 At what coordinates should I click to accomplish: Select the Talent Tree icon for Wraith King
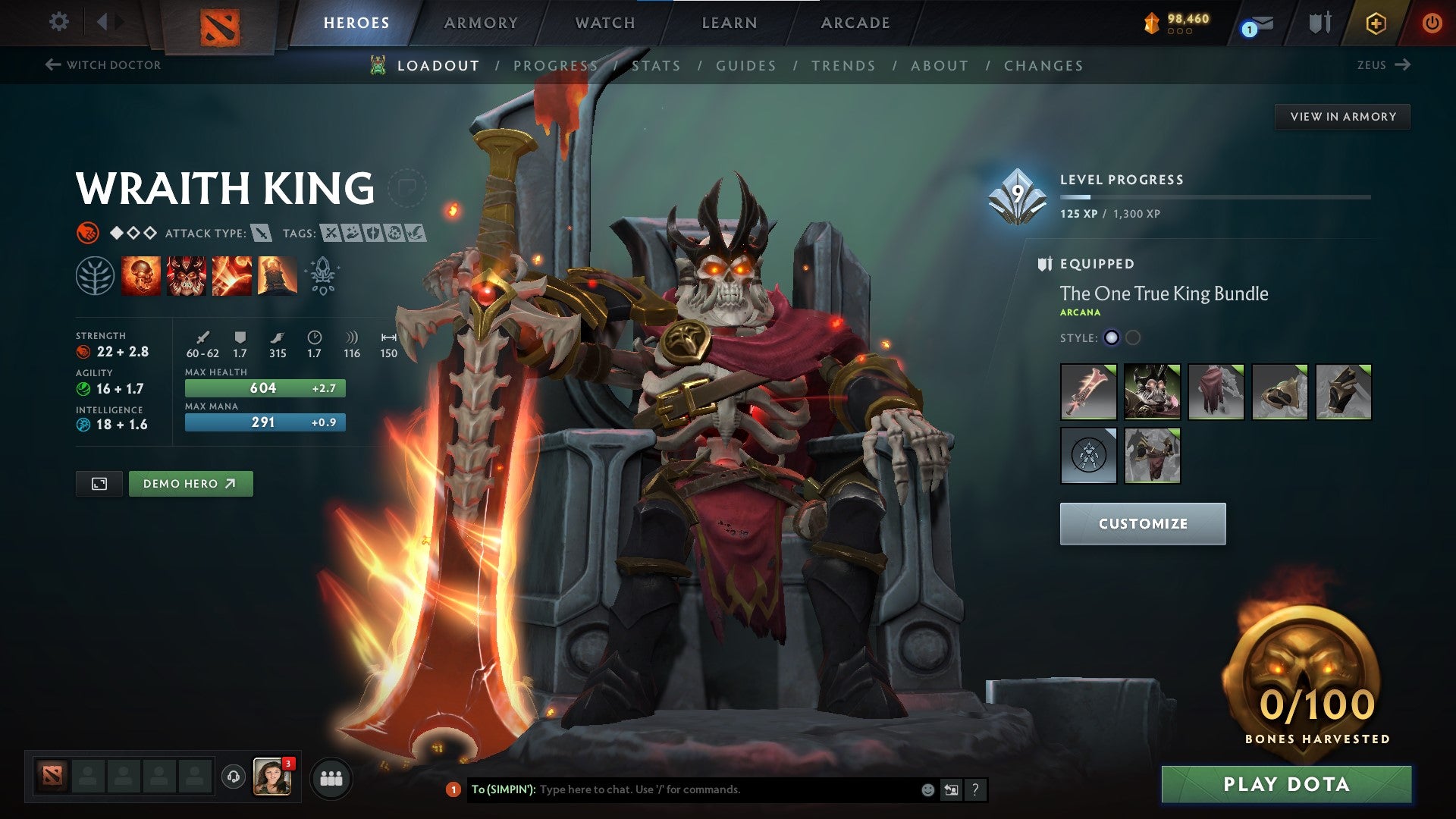94,276
